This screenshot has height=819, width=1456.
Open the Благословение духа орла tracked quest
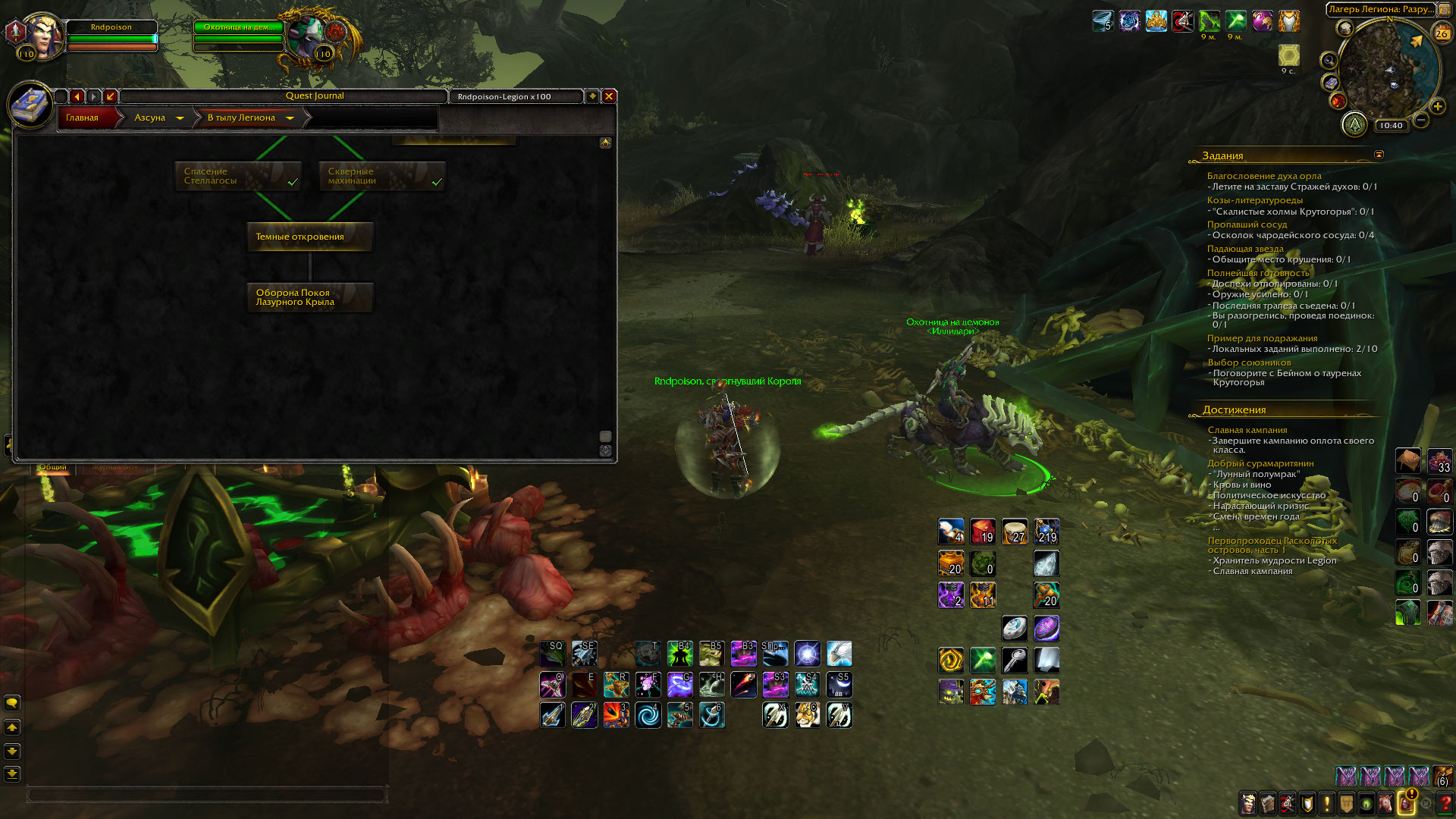1263,176
